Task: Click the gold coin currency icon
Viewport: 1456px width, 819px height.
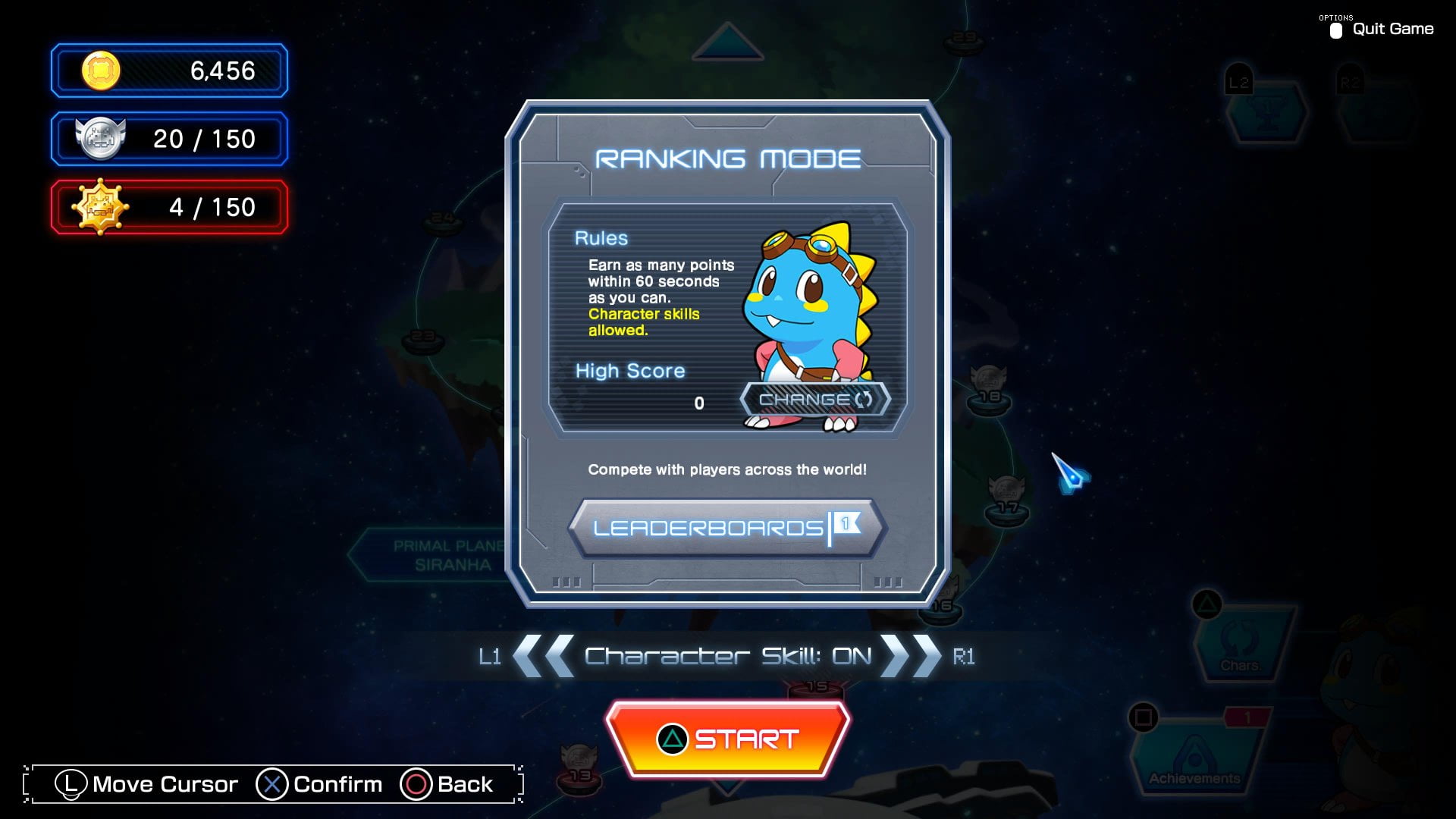Action: pos(99,71)
